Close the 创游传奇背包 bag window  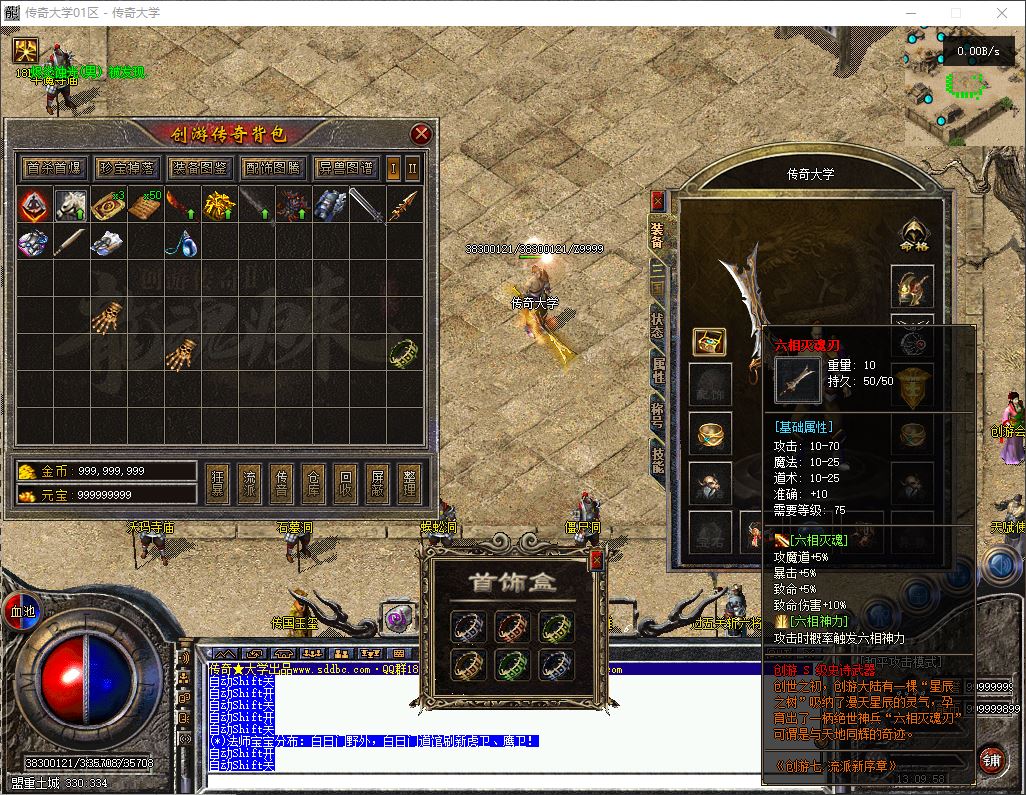(x=421, y=134)
